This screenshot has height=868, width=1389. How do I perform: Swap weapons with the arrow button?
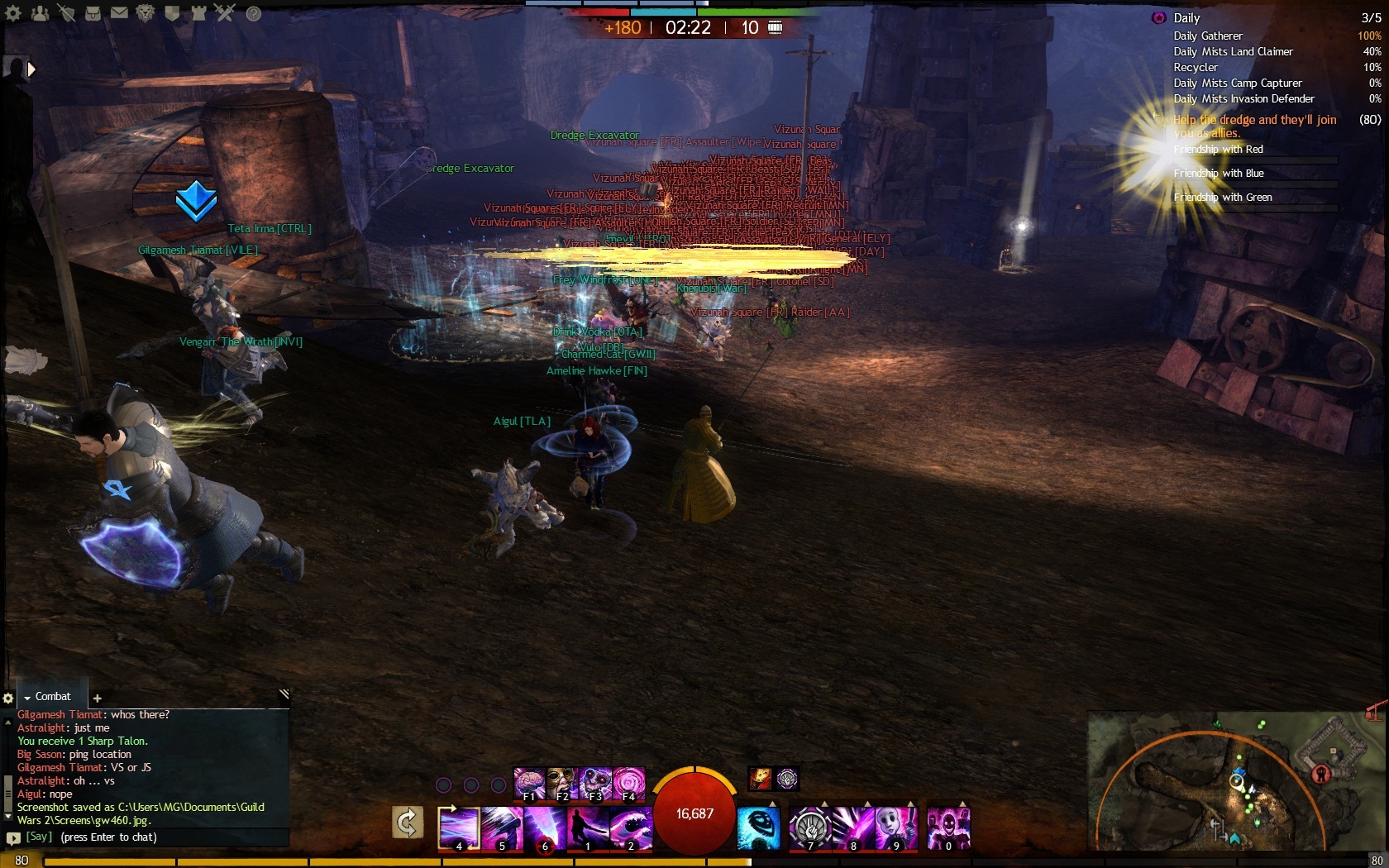[x=407, y=823]
